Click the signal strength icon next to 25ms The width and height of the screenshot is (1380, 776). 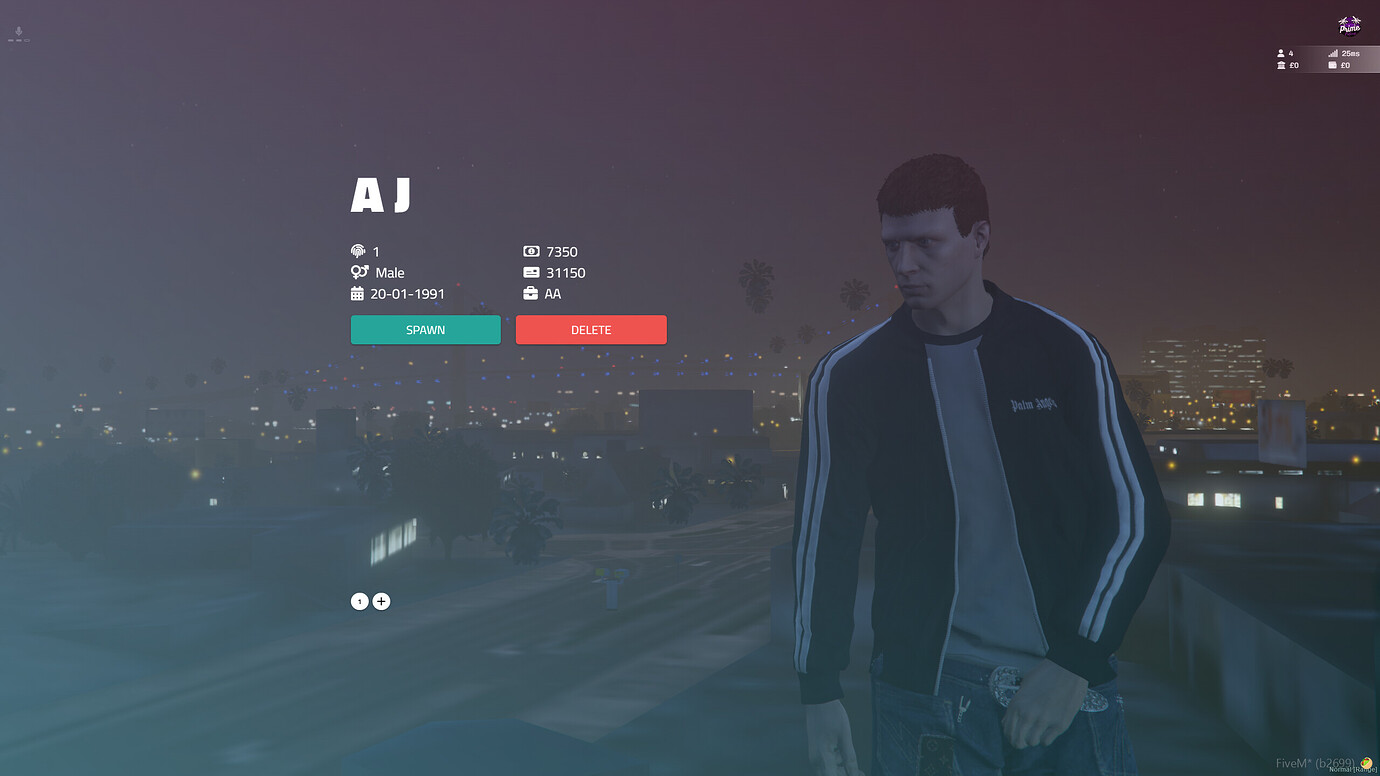(1334, 53)
